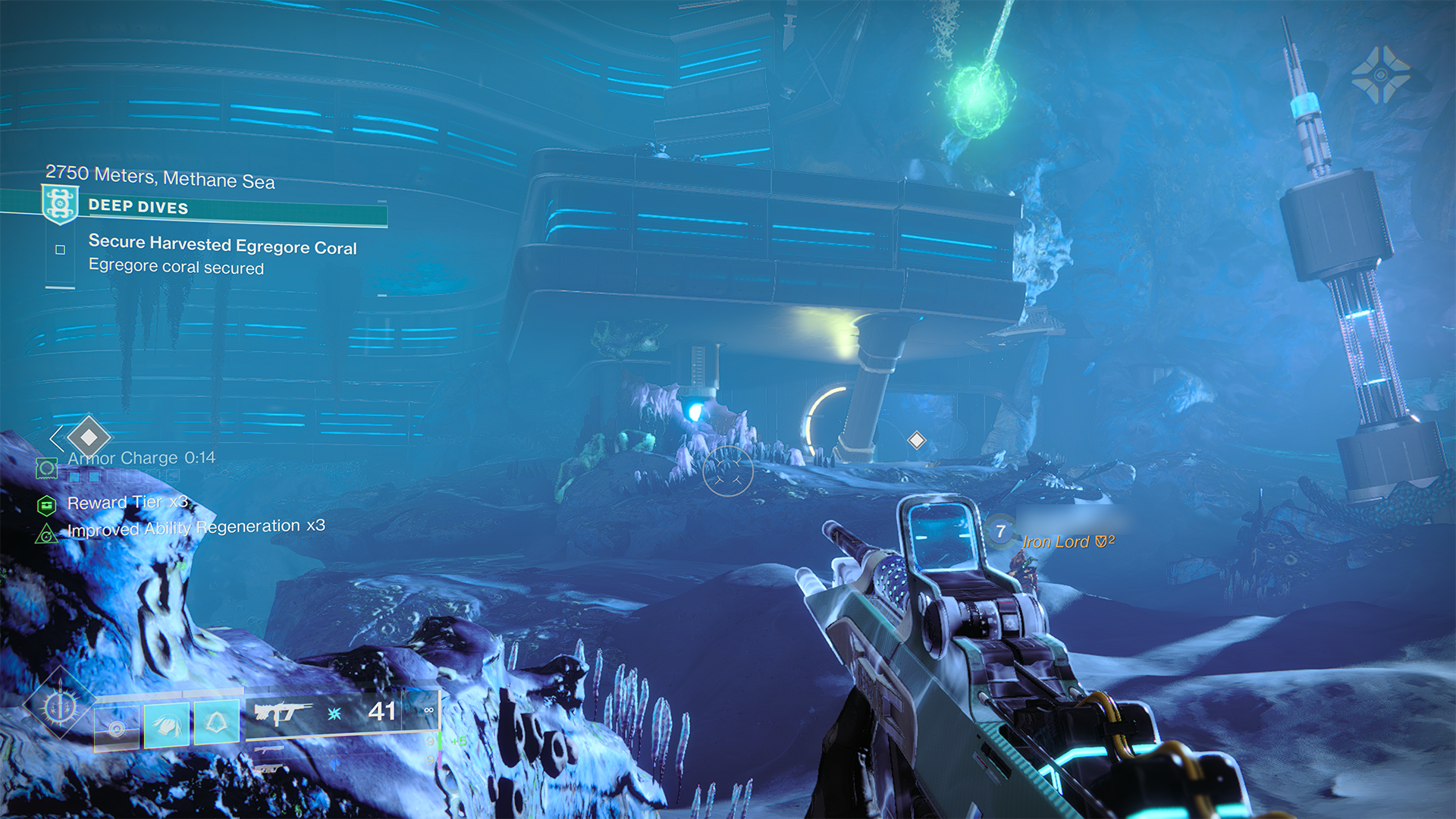Select the grenade ability slot
1456x819 pixels.
117,728
